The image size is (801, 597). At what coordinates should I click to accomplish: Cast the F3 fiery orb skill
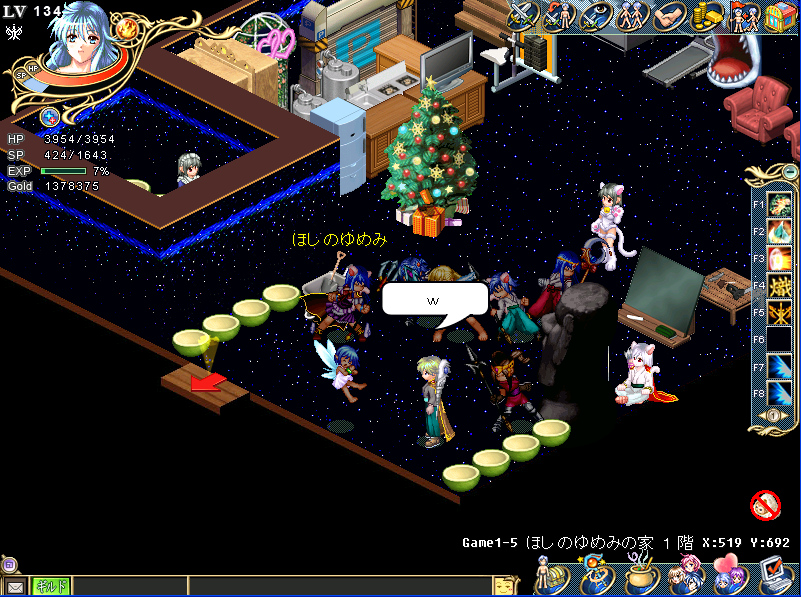(x=779, y=259)
